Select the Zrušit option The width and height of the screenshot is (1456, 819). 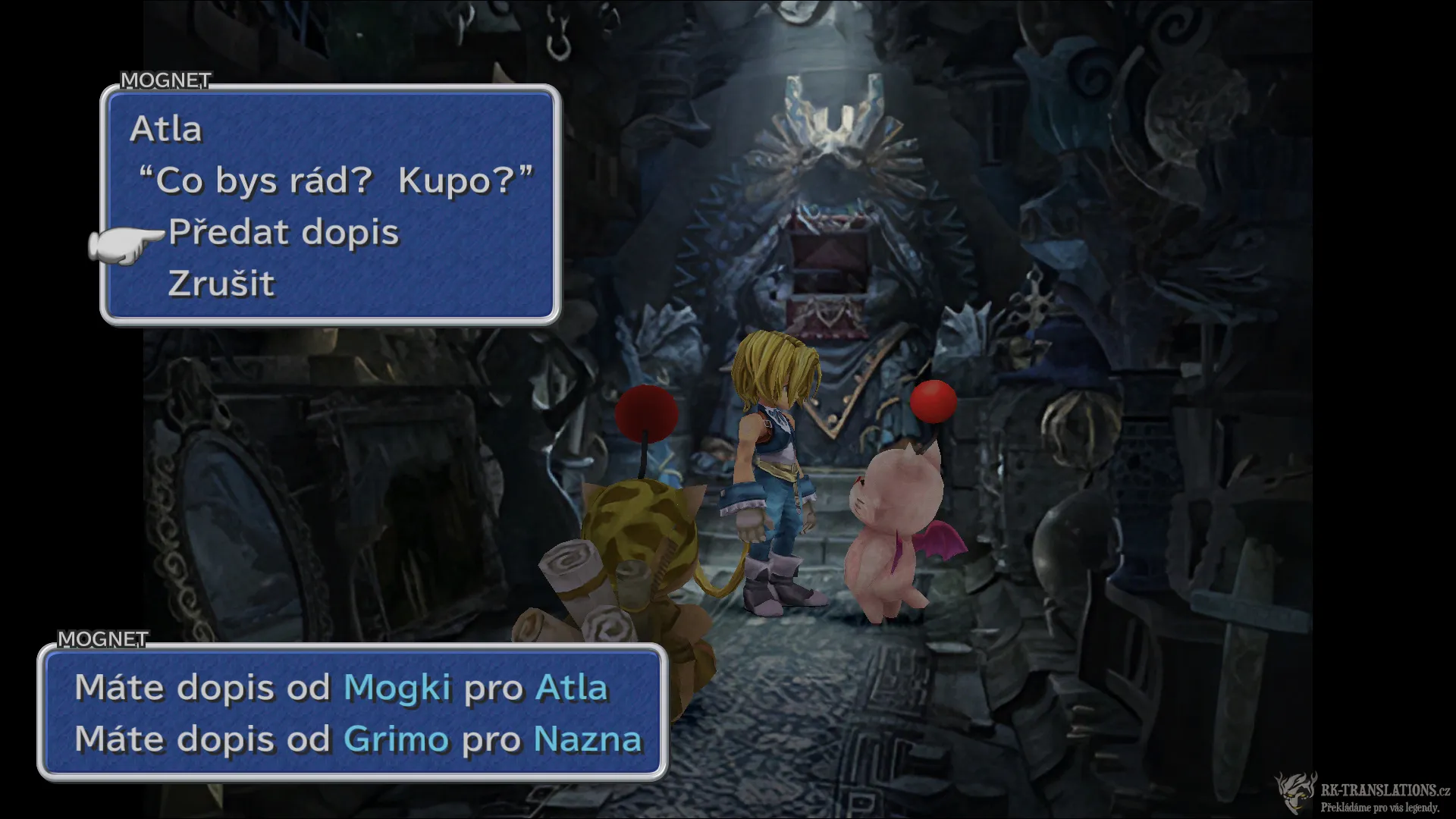220,284
